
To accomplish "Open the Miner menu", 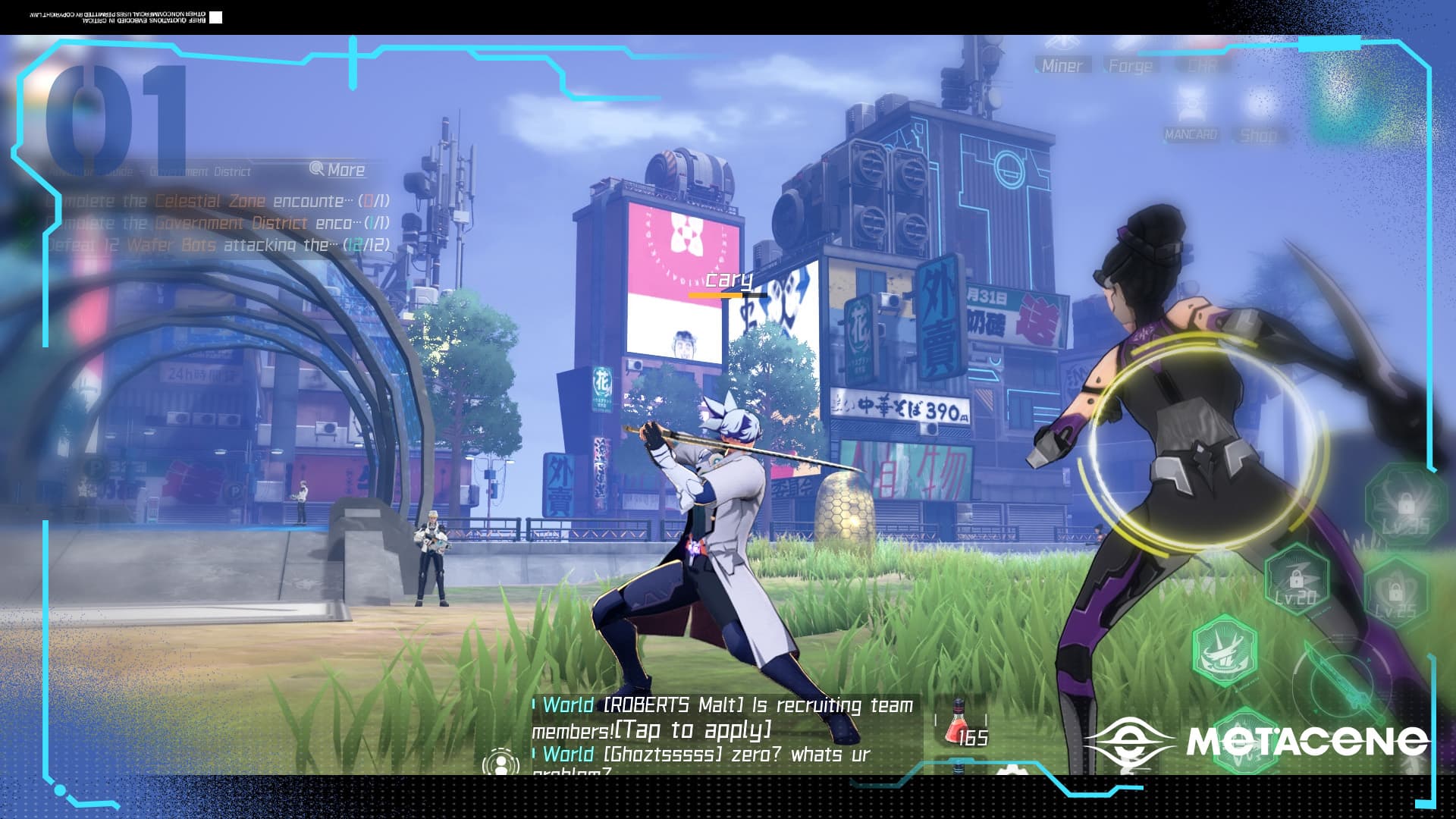I will (x=1062, y=66).
